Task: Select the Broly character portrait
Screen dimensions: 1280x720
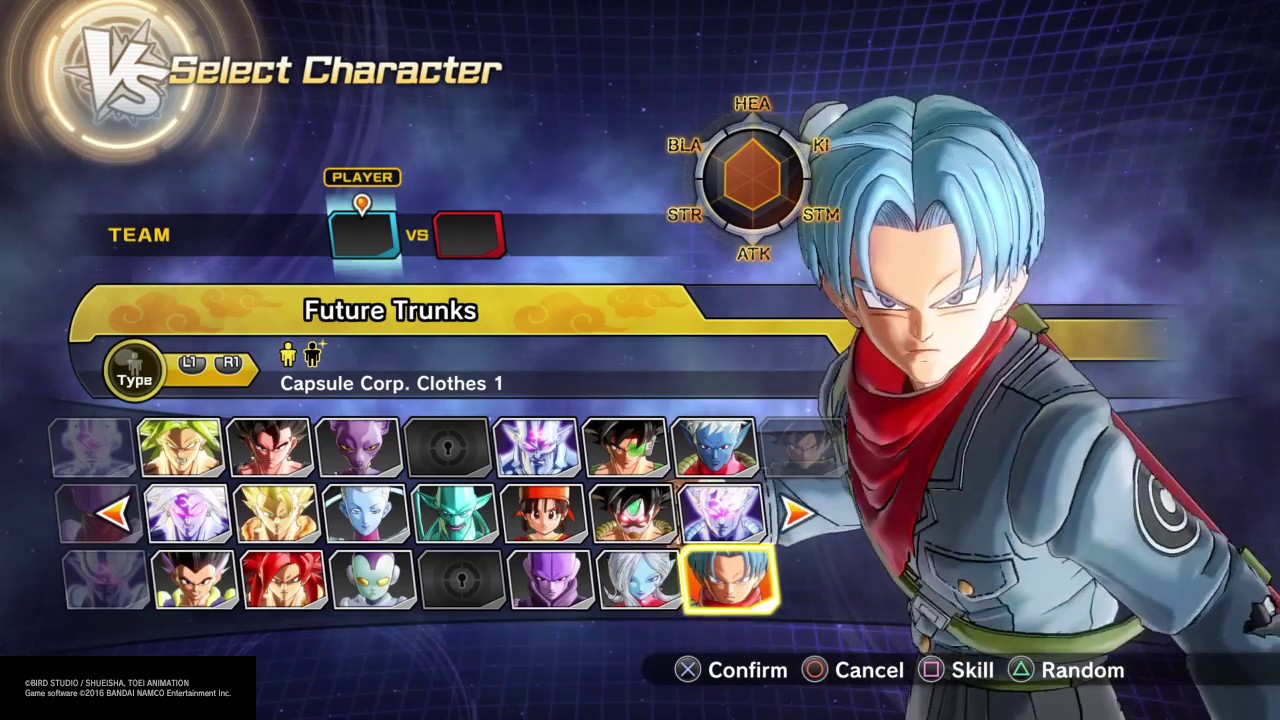Action: (180, 447)
